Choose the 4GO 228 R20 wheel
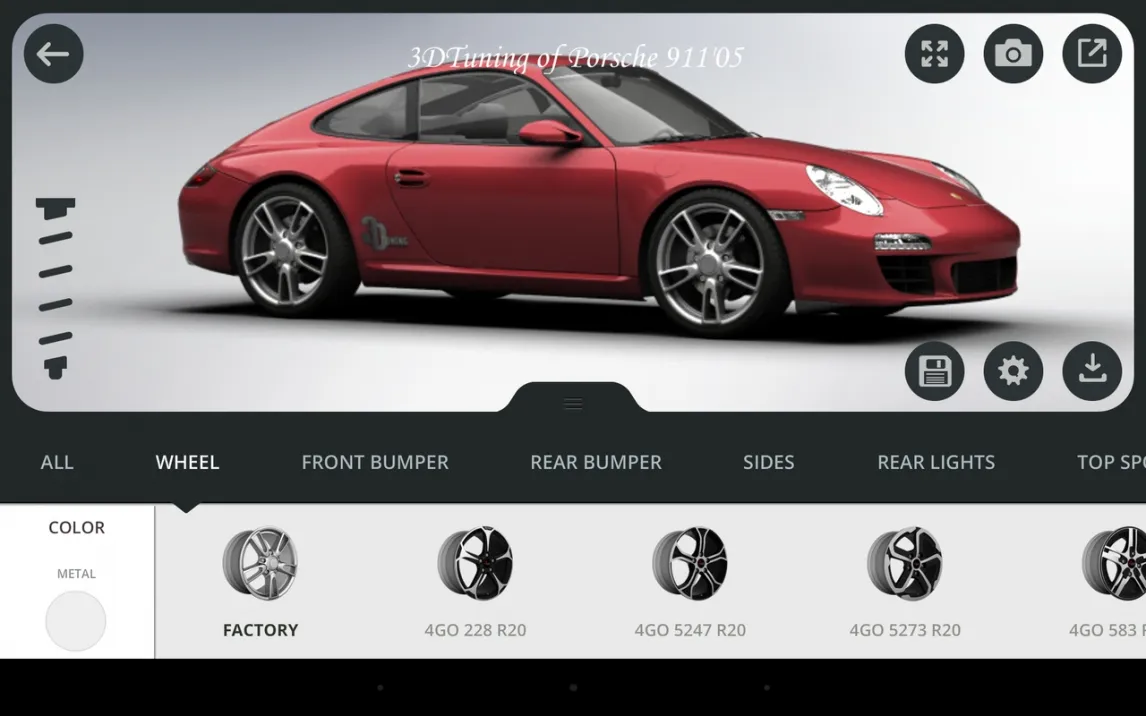The image size is (1146, 716). [x=475, y=582]
